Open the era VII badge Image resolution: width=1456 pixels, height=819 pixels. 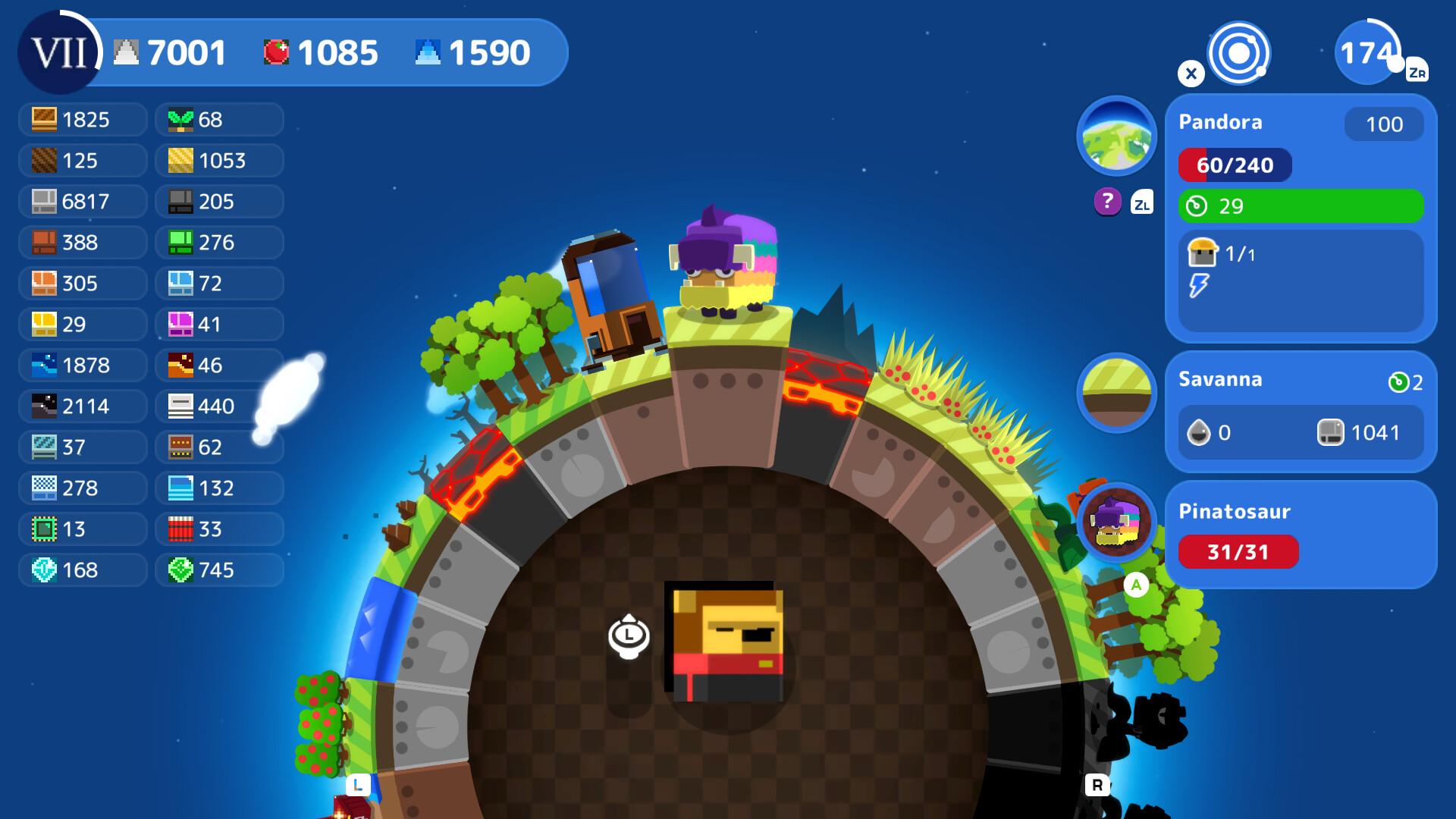[59, 53]
